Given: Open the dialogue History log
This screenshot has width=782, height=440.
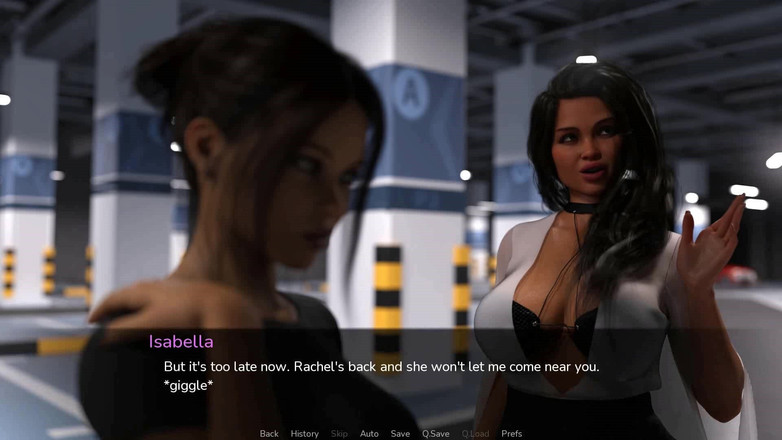Looking at the screenshot, I should tap(305, 434).
